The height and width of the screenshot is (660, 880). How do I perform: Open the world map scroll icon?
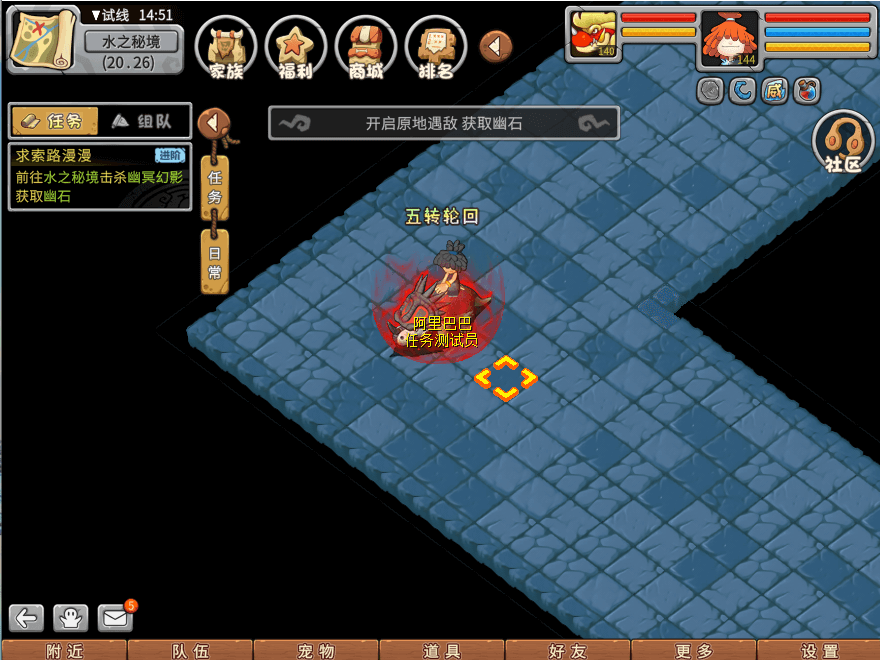pos(43,38)
